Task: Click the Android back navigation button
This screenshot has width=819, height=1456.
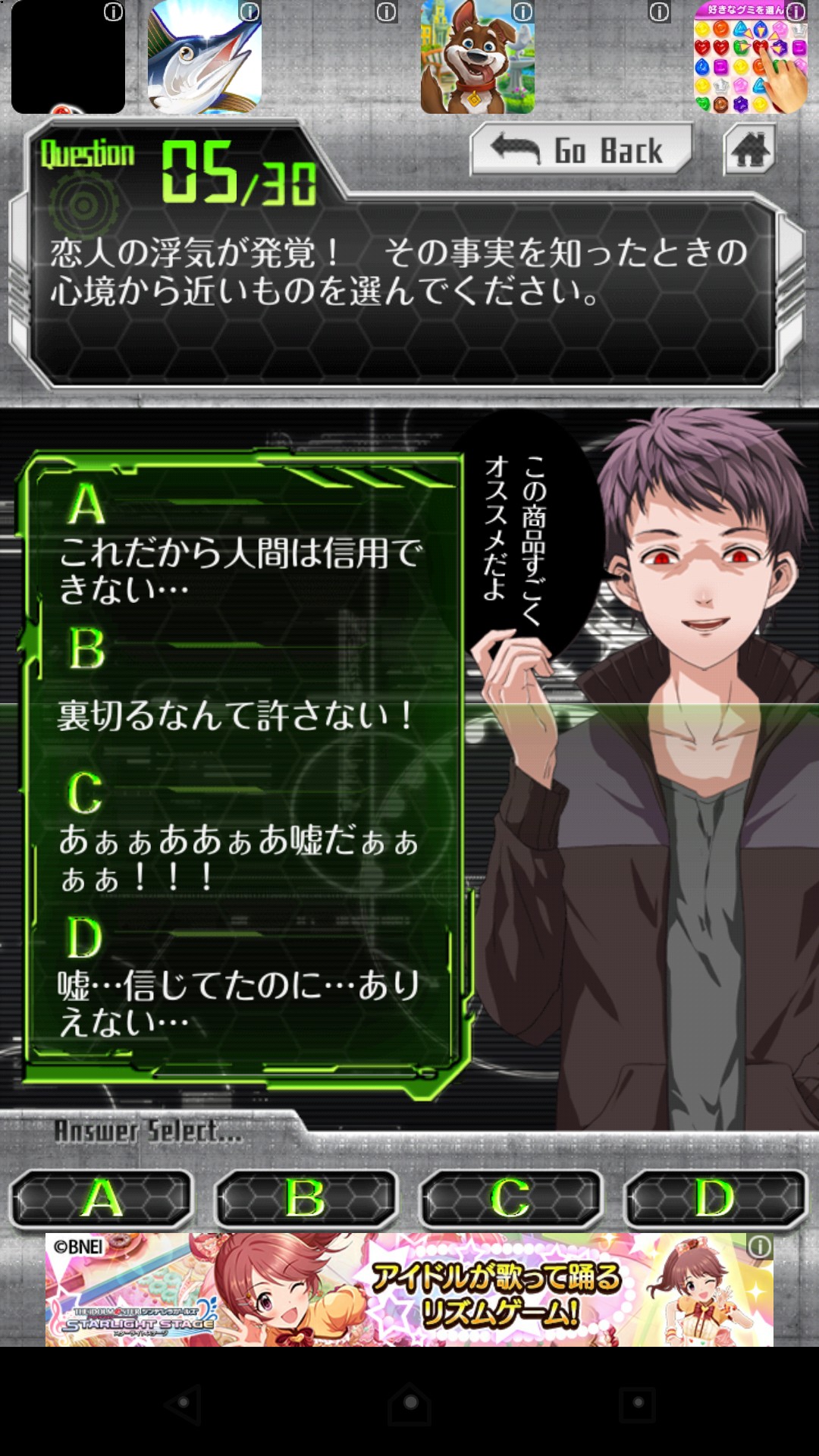Action: tap(183, 1404)
